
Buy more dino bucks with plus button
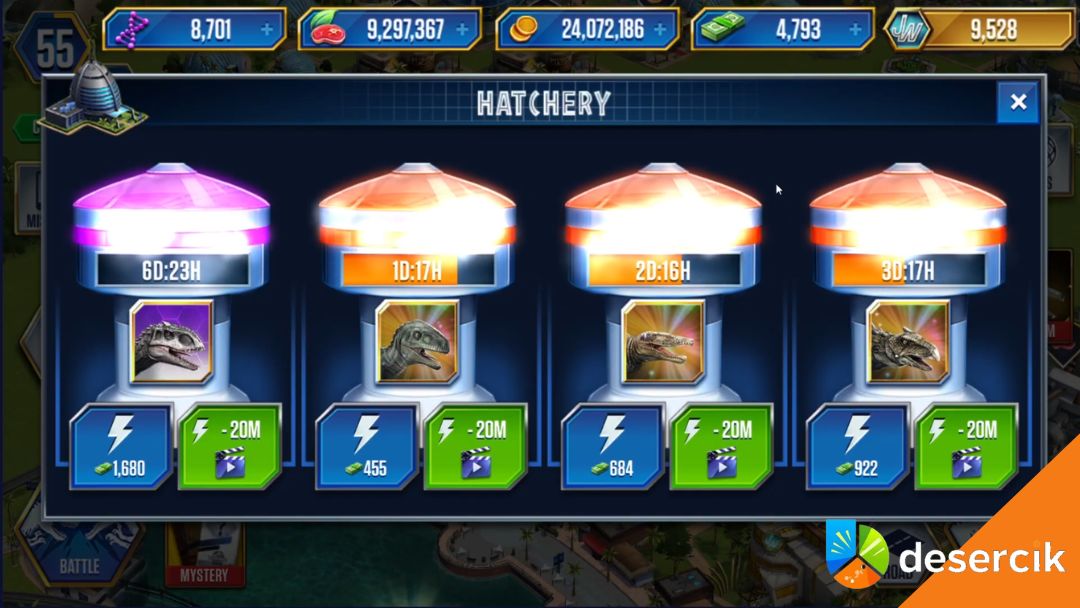click(855, 30)
